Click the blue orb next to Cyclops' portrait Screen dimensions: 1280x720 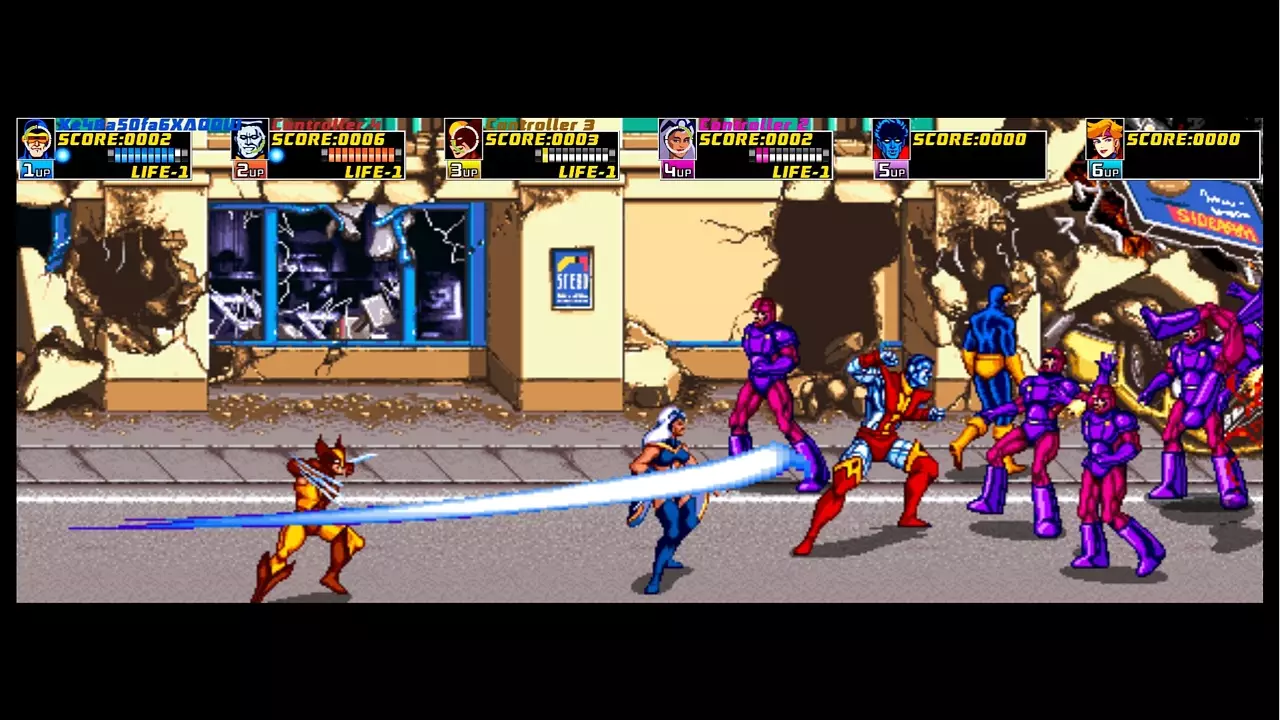coord(62,156)
